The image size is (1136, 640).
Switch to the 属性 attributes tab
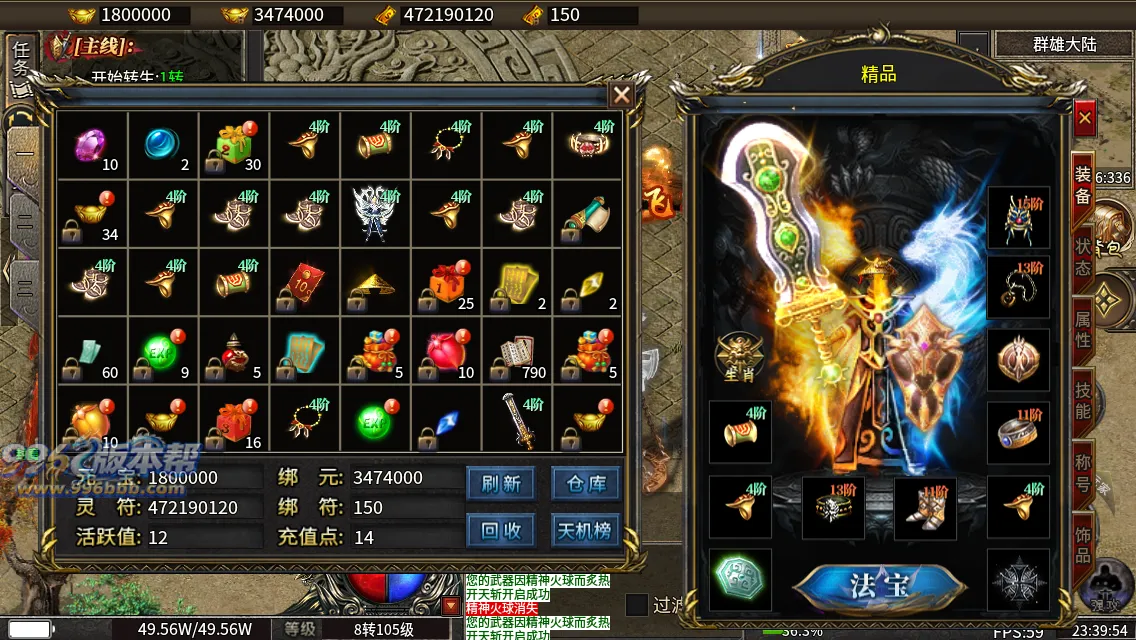(x=1083, y=327)
